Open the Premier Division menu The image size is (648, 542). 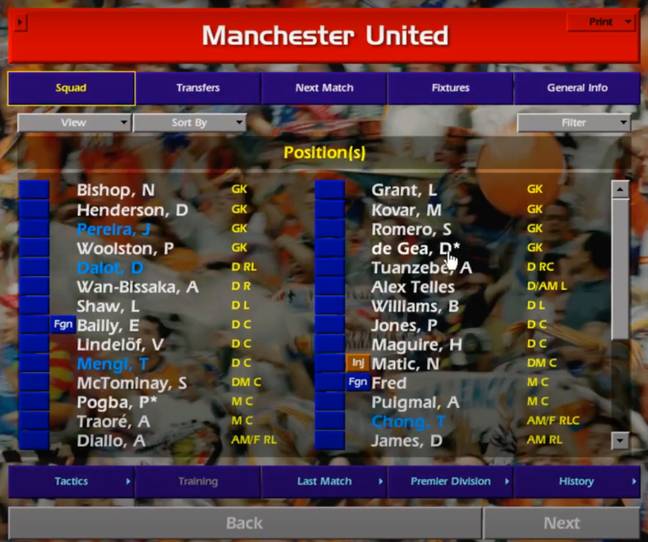click(x=450, y=481)
